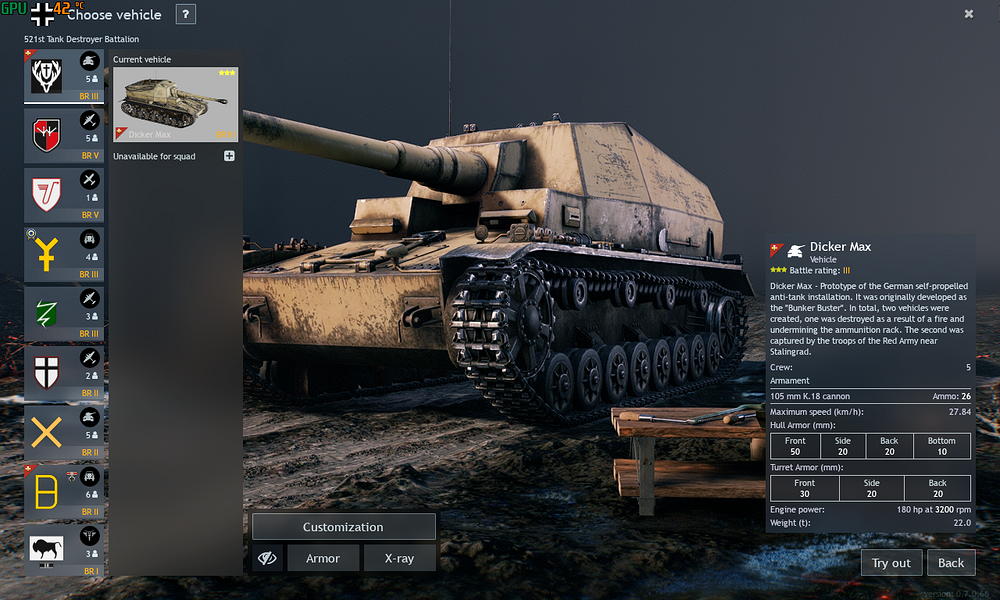Open the Customization menu
1000x600 pixels.
[343, 527]
